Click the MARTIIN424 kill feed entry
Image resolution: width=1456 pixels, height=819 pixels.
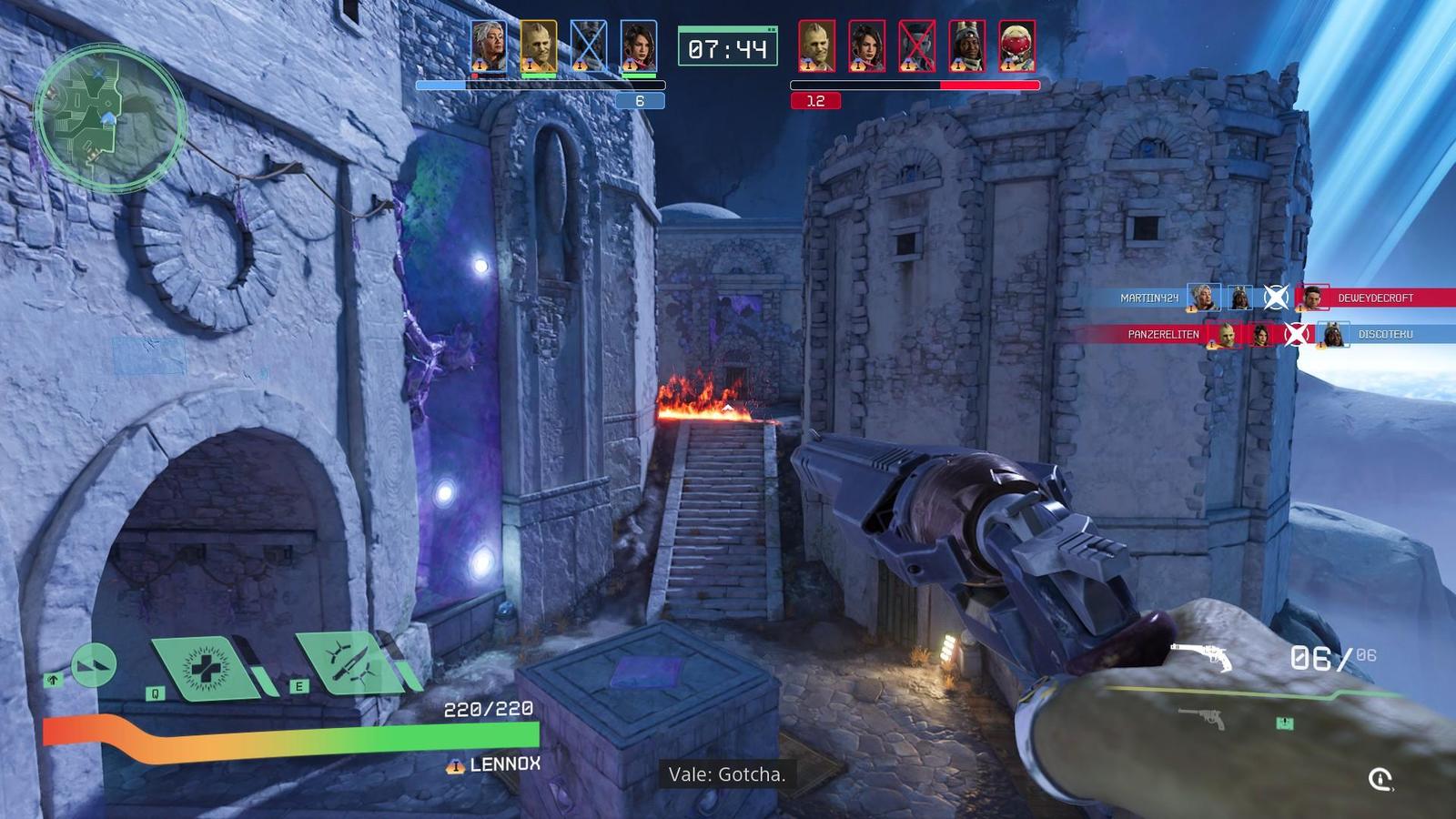click(x=1149, y=298)
